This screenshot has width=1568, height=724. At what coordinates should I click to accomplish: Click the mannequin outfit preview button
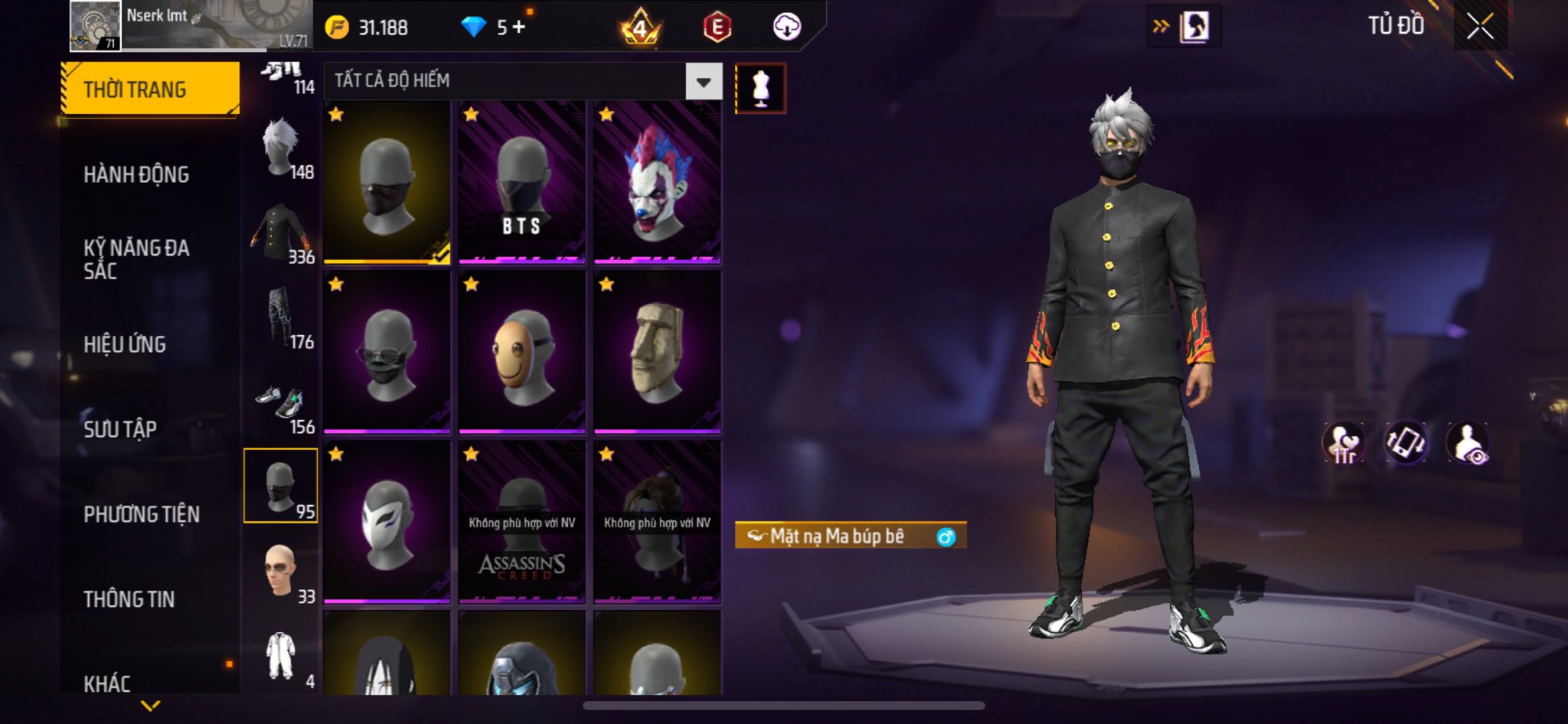760,89
